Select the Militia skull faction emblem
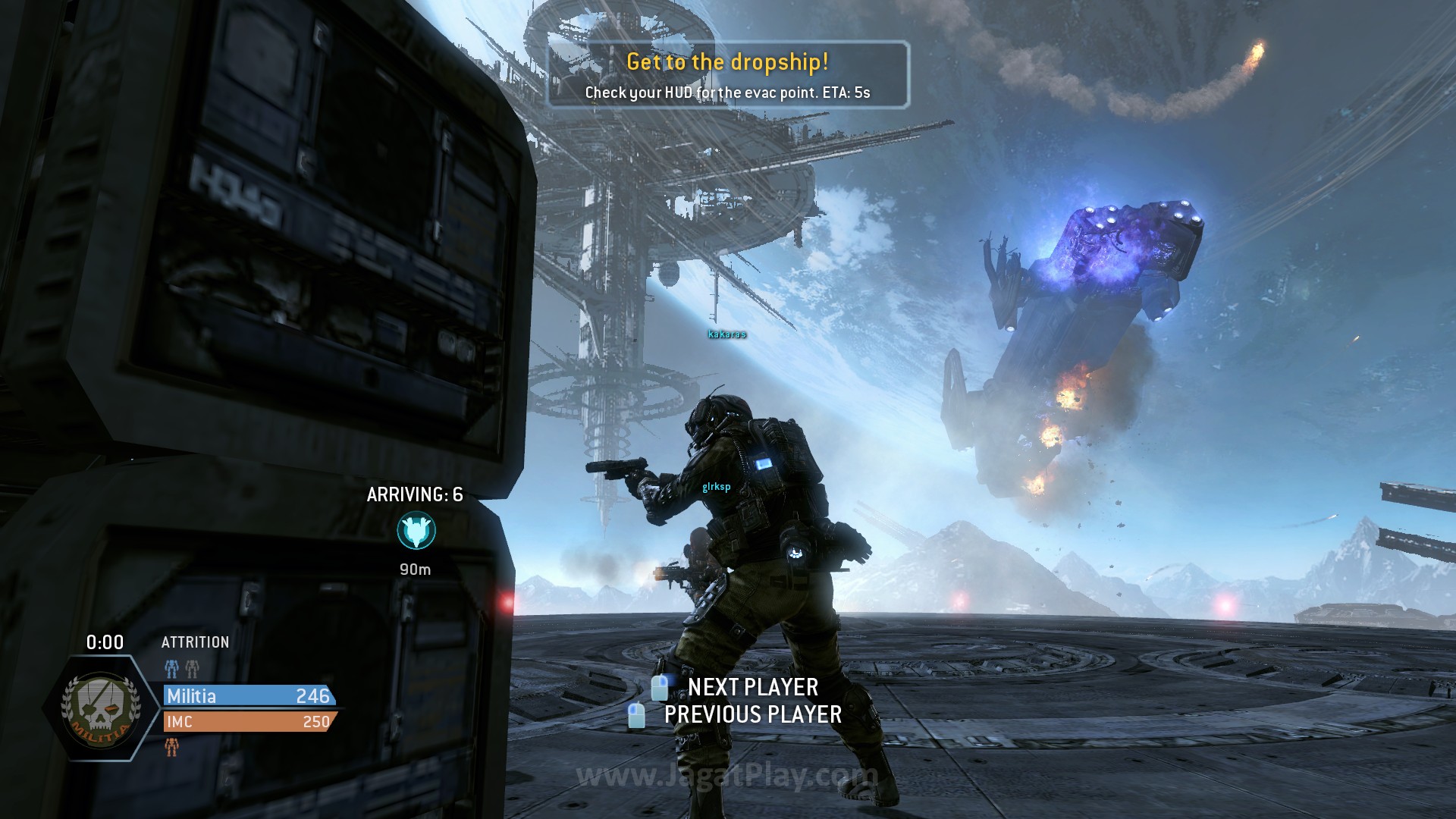 [x=102, y=708]
